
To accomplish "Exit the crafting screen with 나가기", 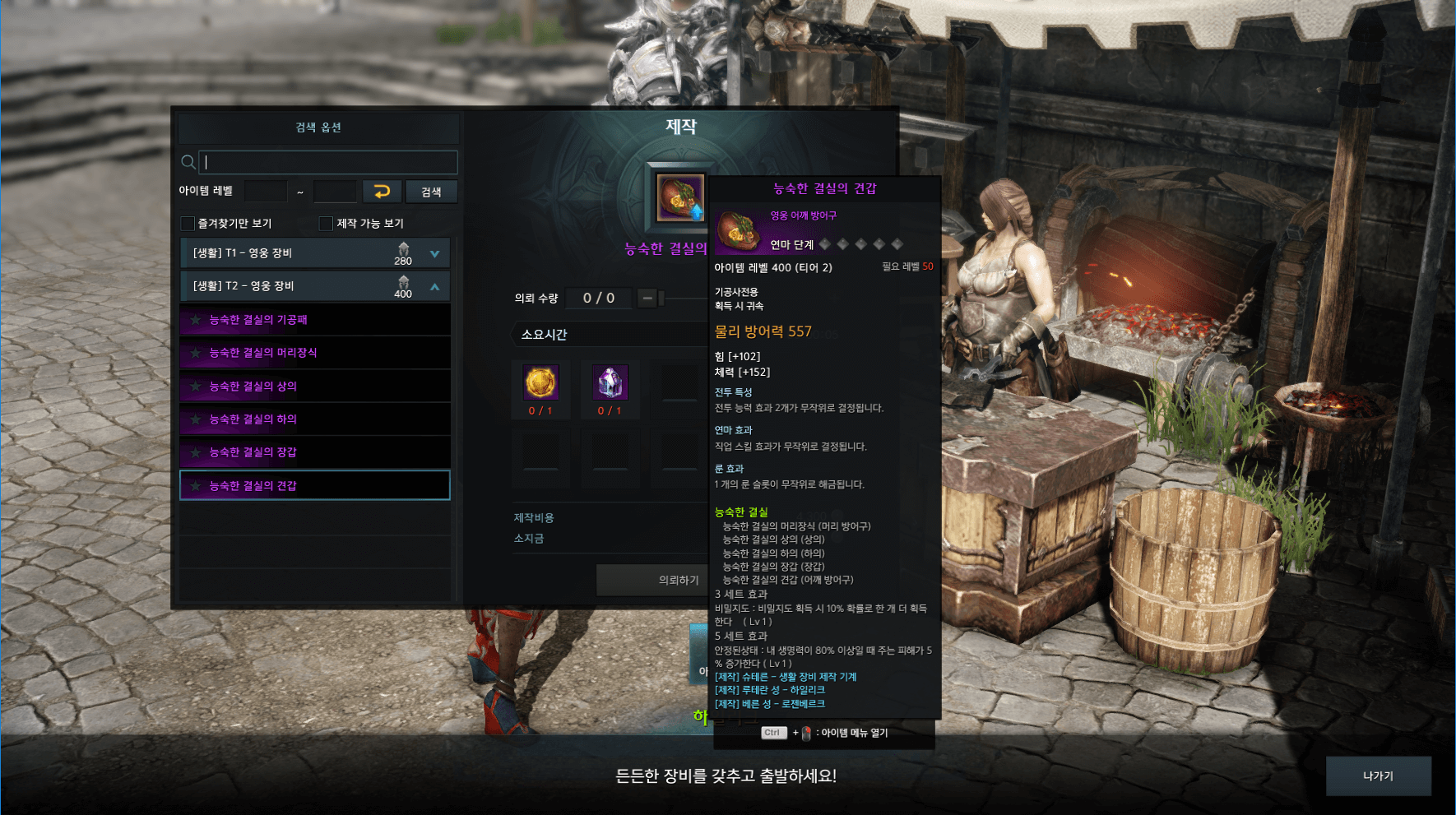I will (x=1378, y=776).
